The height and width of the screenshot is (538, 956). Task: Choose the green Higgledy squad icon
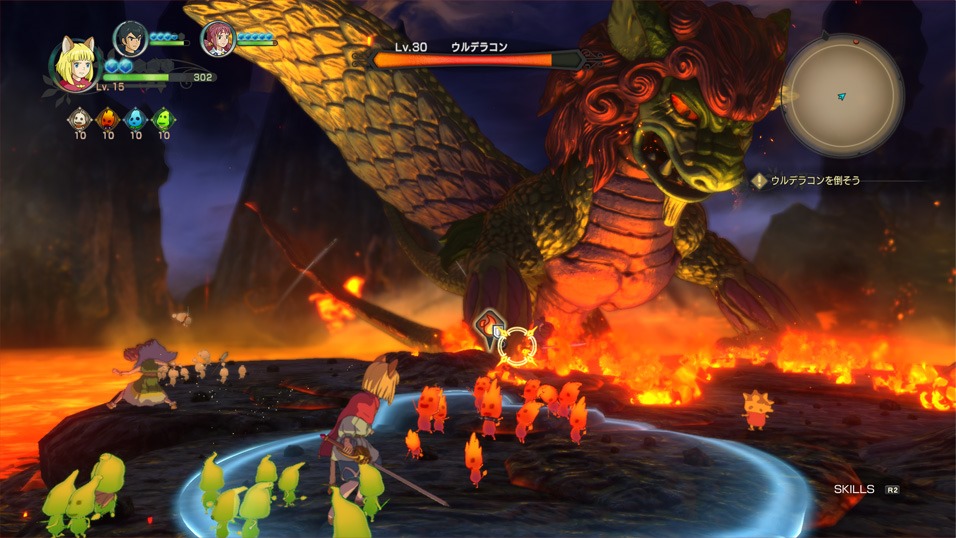point(163,119)
